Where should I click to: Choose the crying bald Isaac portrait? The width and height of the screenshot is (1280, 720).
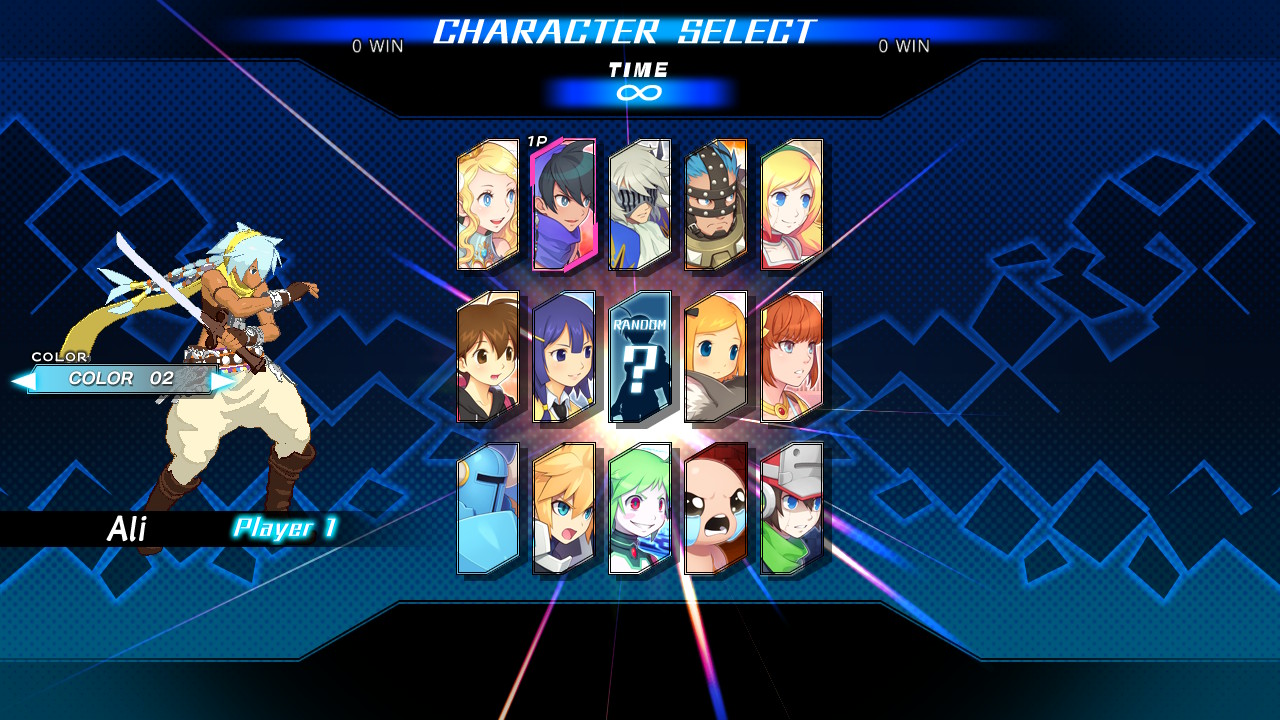coord(716,509)
